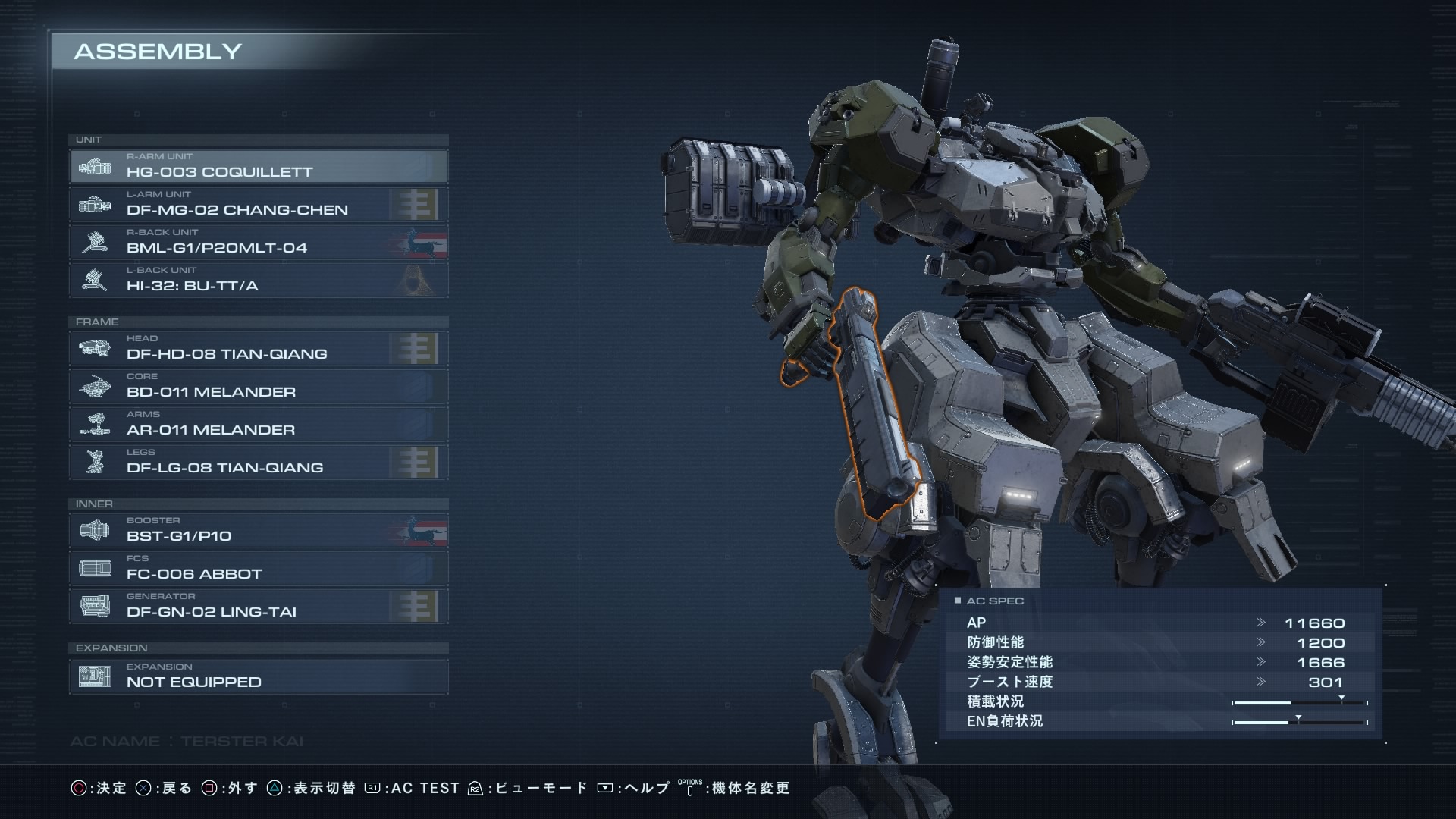Choose the L-ARM UNIT DF-MG-02 CHANG-CHEN slot
Viewport: 1456px width, 819px height.
258,204
